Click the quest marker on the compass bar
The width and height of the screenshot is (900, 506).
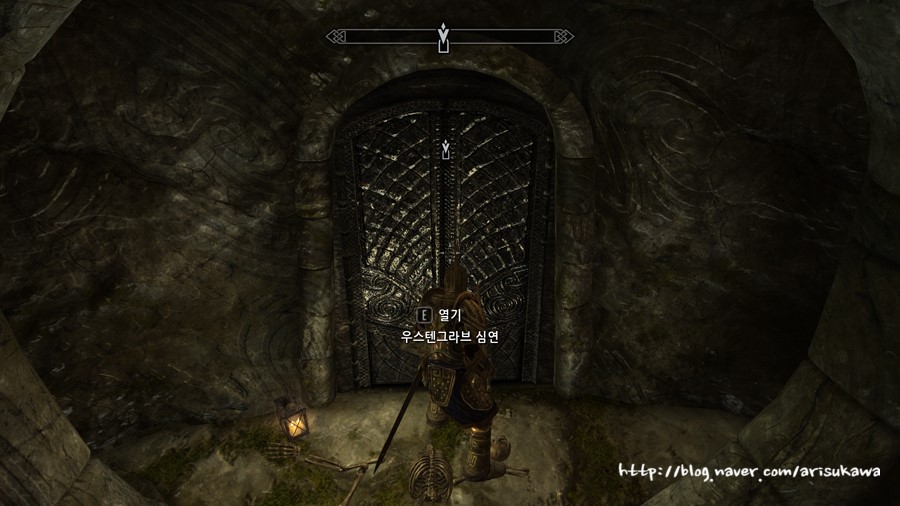pyautogui.click(x=444, y=37)
